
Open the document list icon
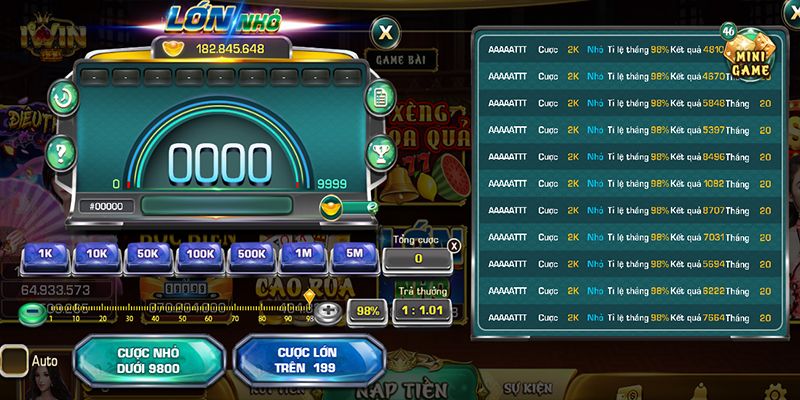click(x=380, y=98)
